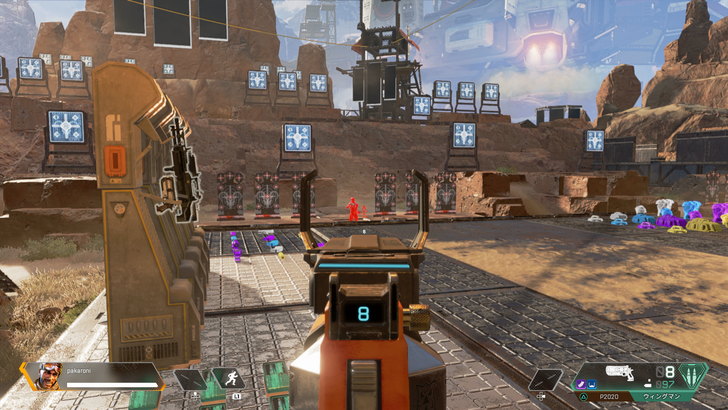
Task: Select the empty ordnance slot
Action: coord(545,380)
